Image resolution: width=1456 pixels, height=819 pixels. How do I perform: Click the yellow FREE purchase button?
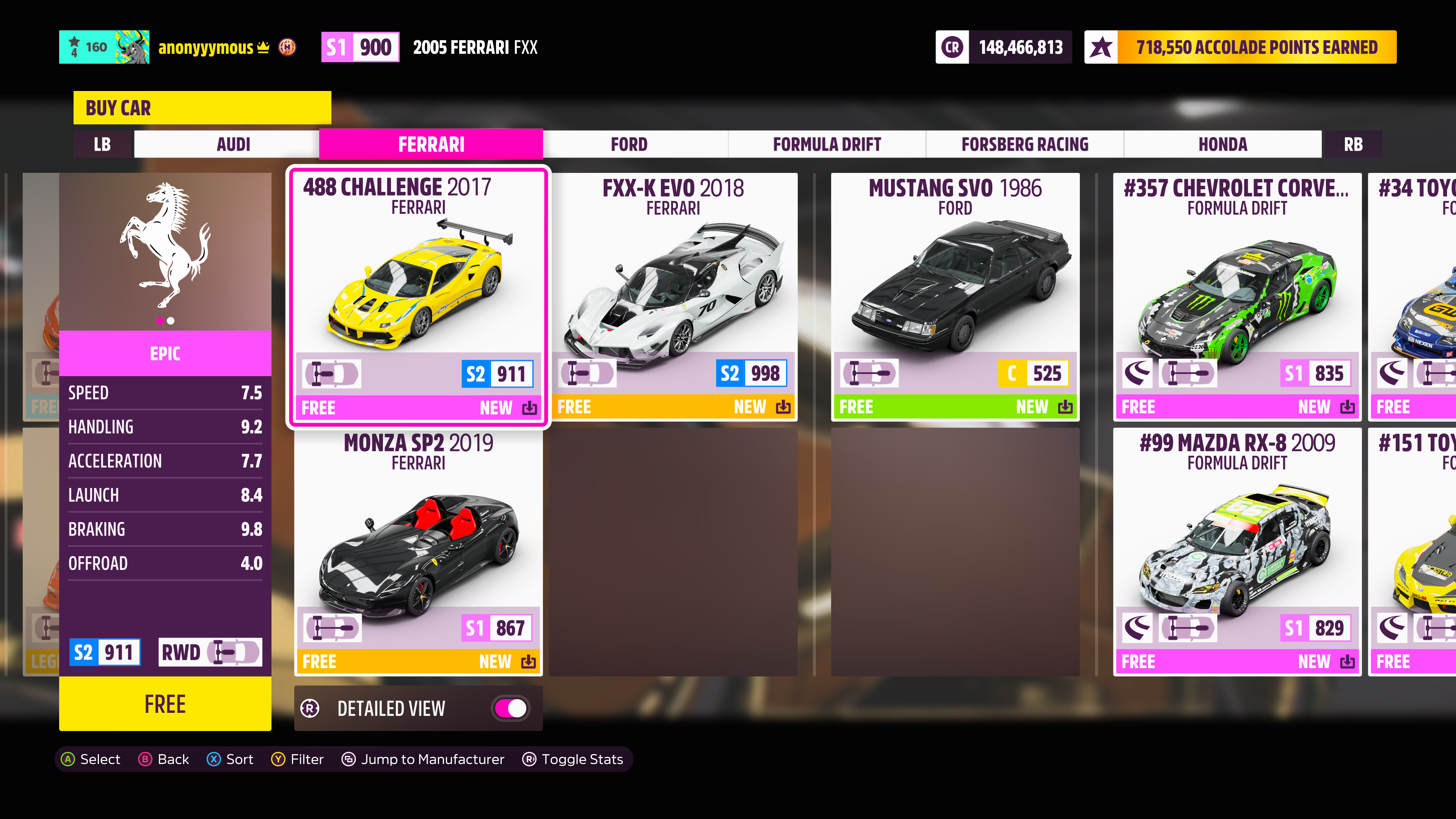point(165,704)
